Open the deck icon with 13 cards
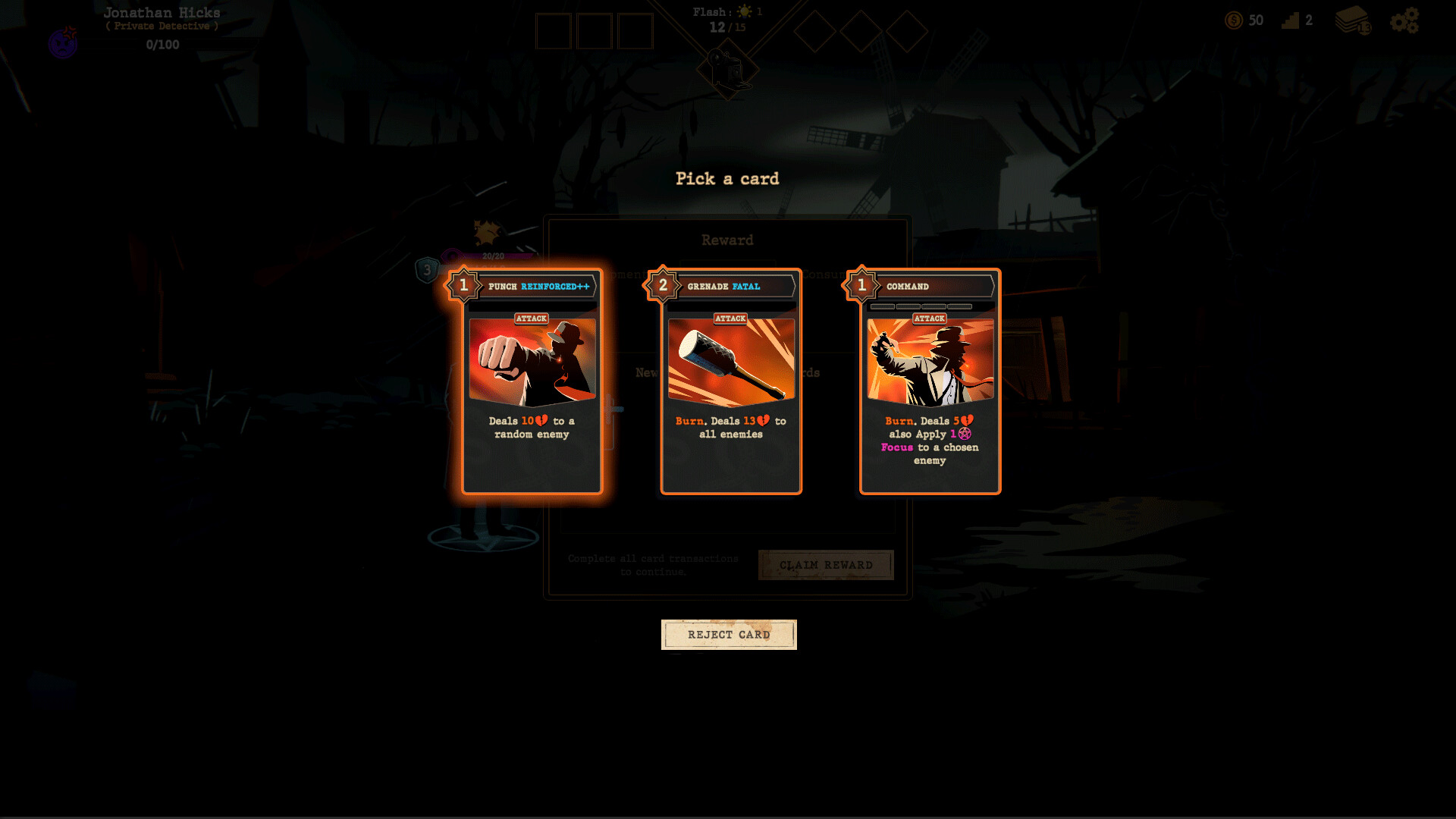 click(x=1351, y=20)
